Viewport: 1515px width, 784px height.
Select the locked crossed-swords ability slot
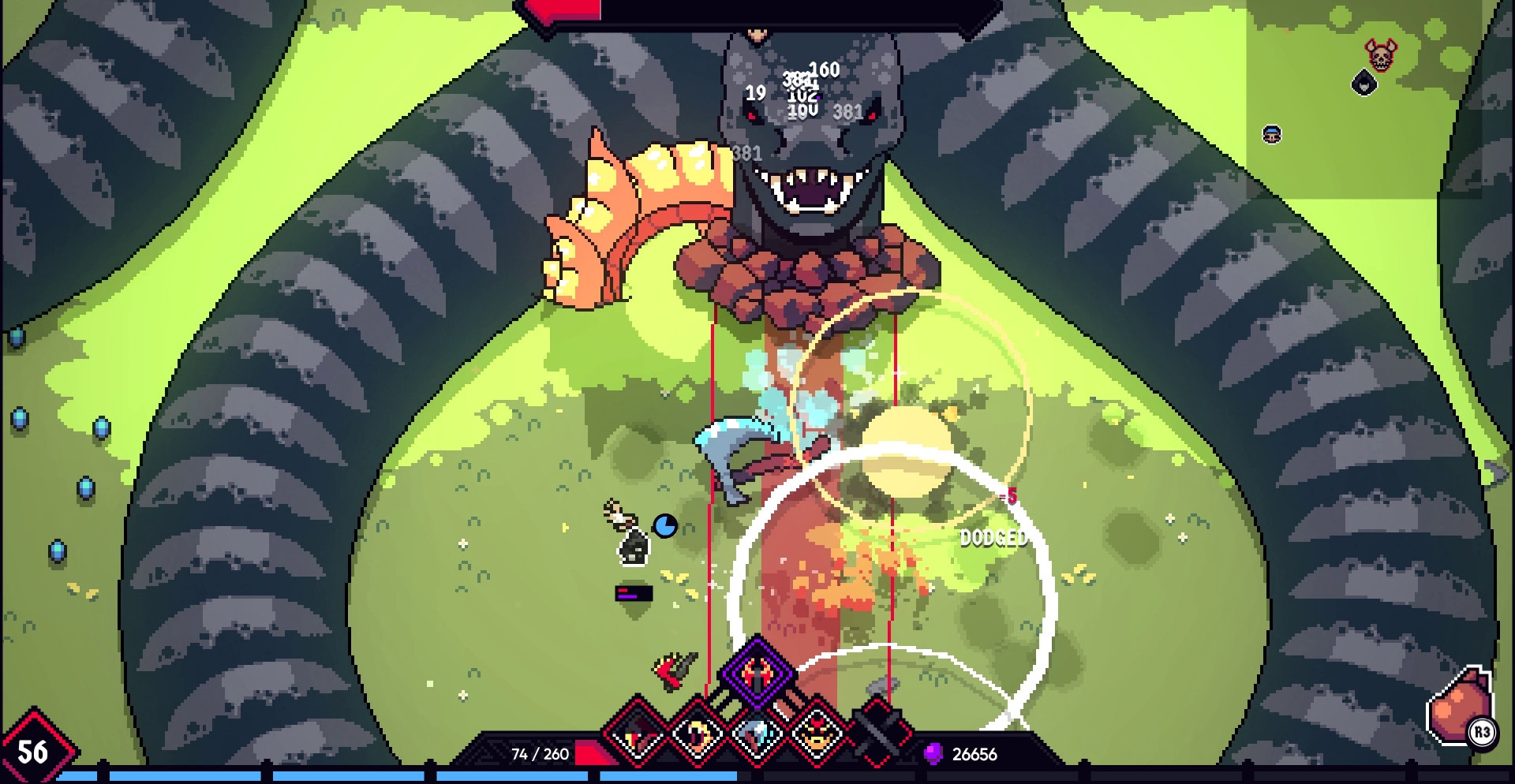tap(877, 734)
